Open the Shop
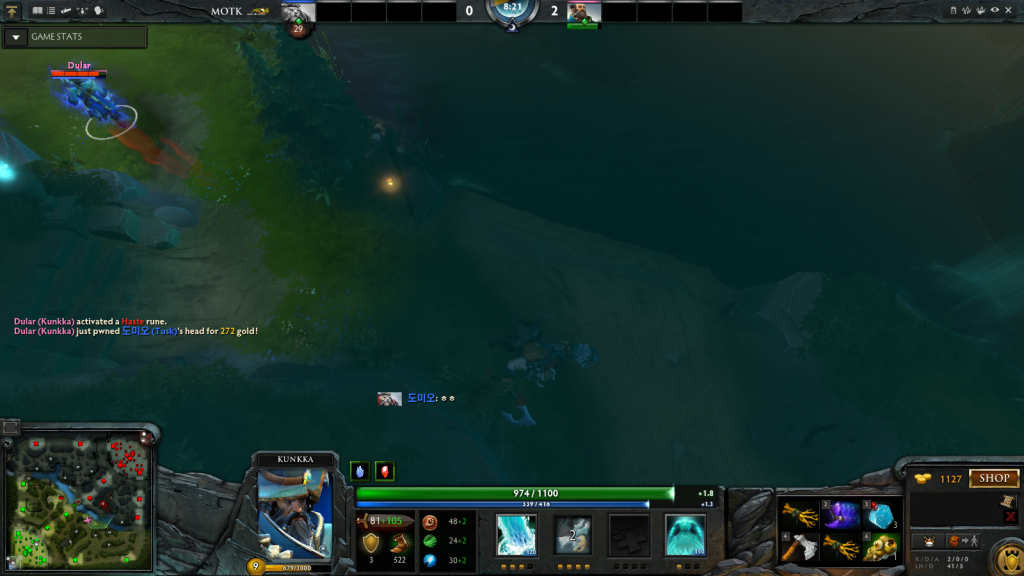Viewport: 1024px width, 576px height. (993, 478)
